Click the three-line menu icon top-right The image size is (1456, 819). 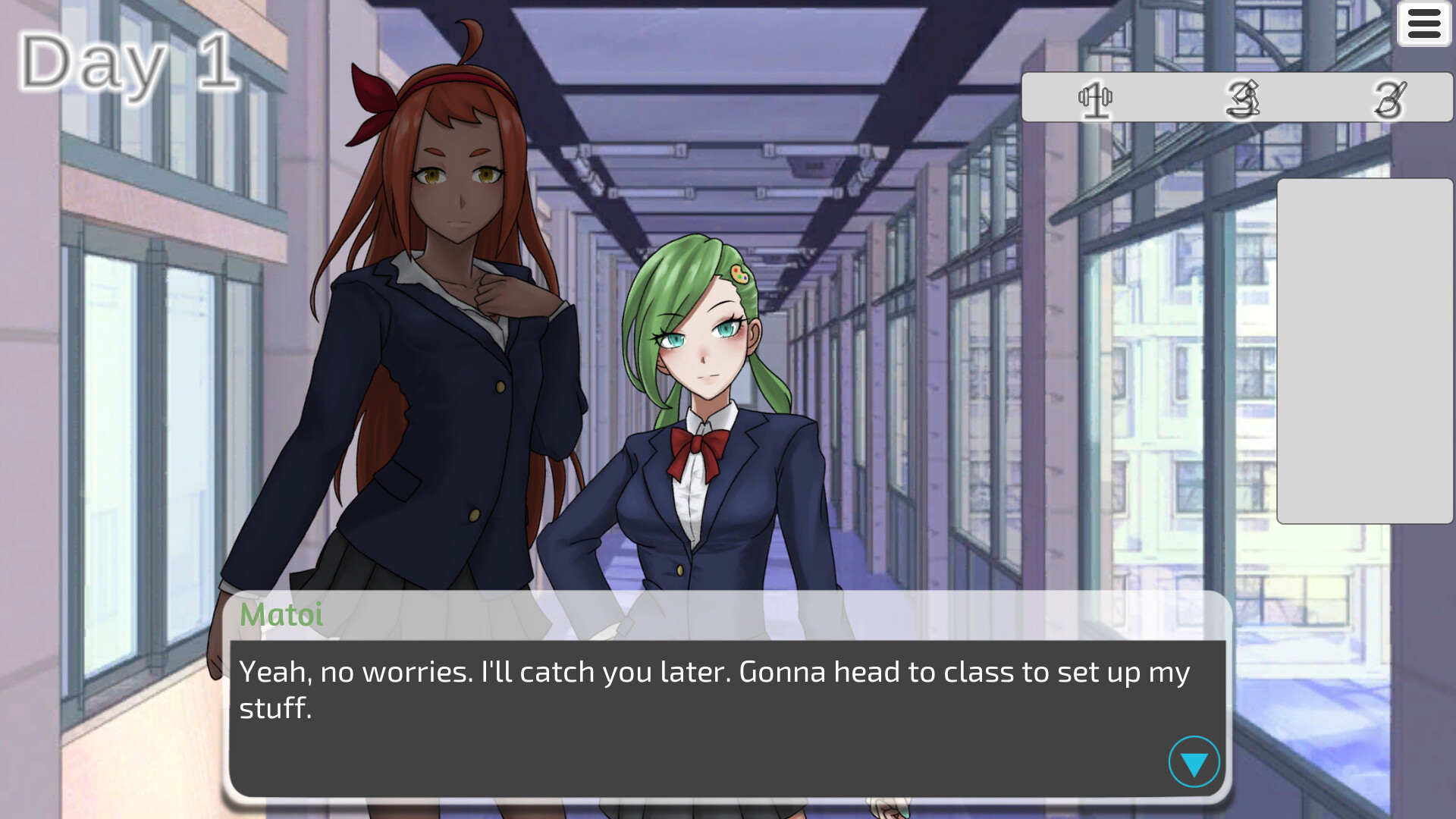1423,24
